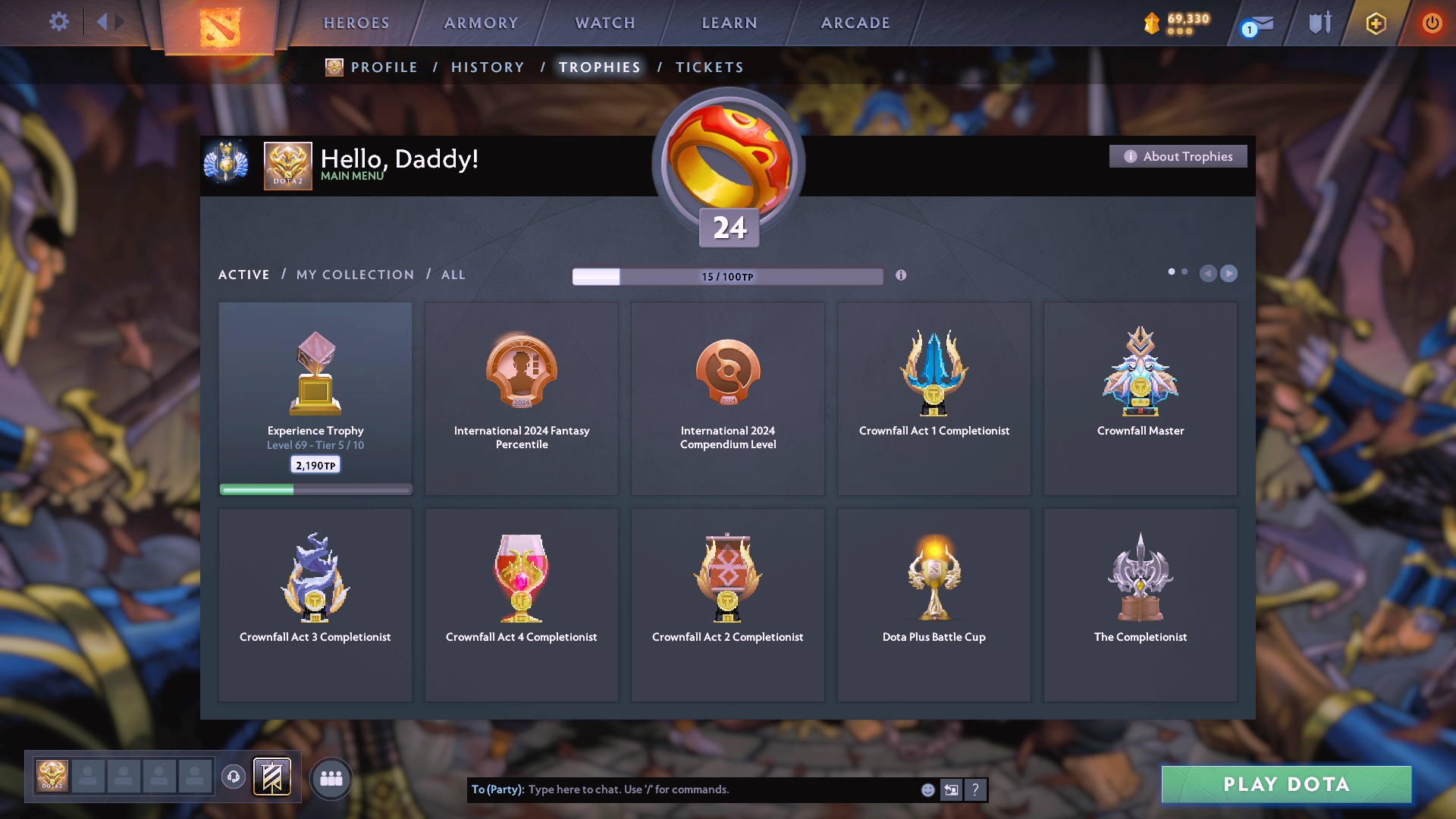Select the ACTIVE trophy filter

pyautogui.click(x=243, y=275)
